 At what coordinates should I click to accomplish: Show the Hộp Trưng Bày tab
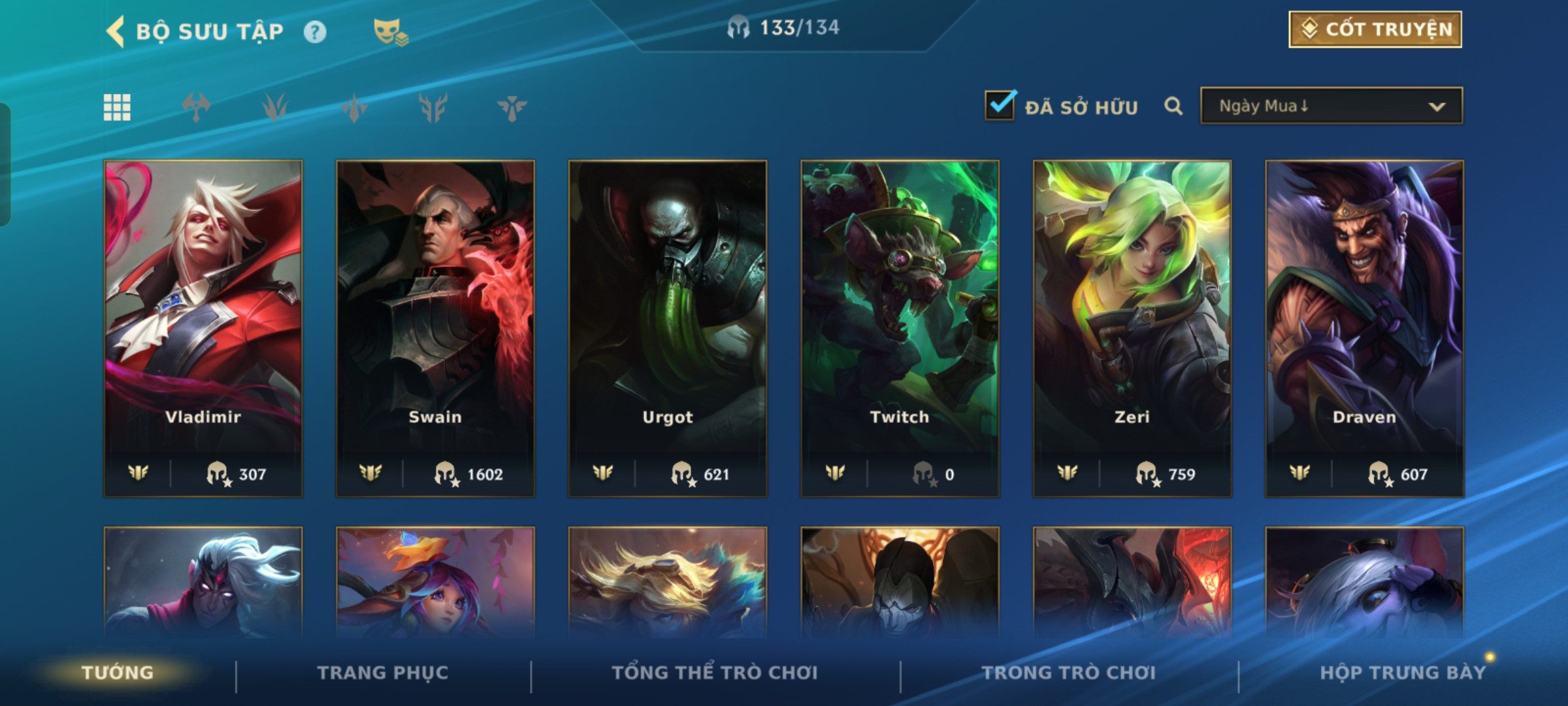point(1402,673)
